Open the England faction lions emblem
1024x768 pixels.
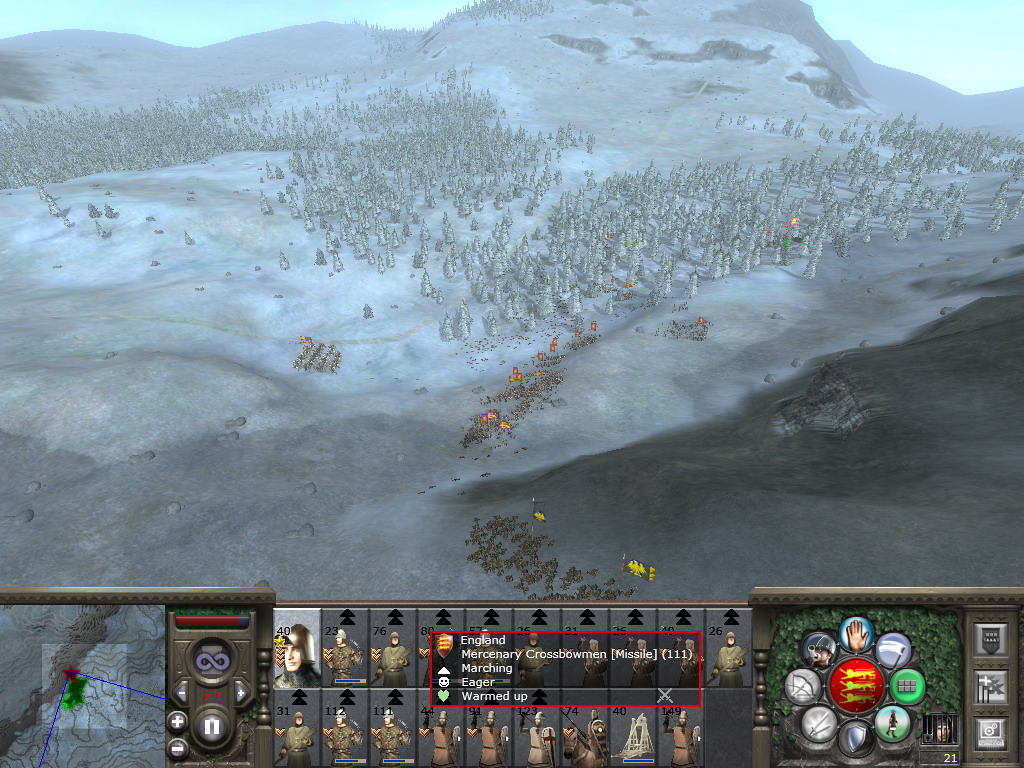(856, 686)
